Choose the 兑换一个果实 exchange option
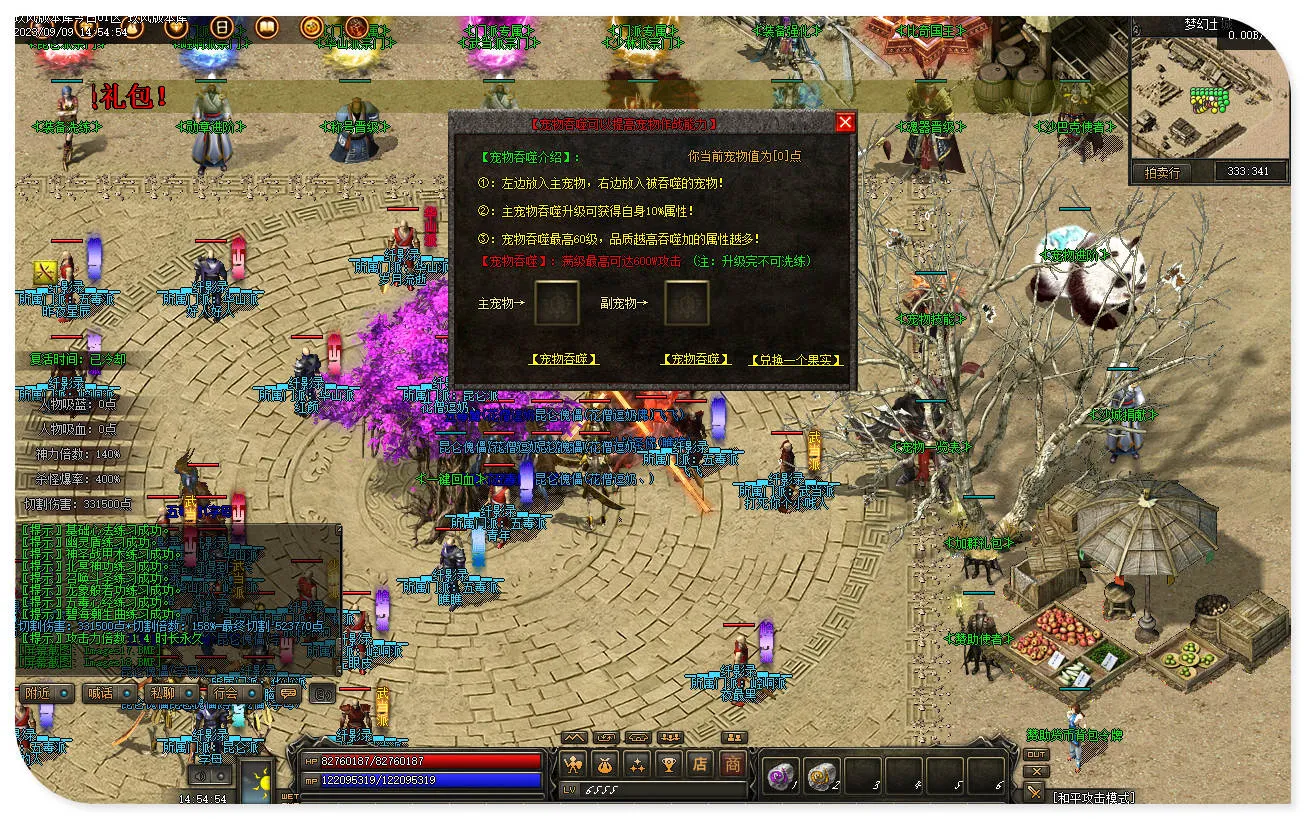This screenshot has width=1306, height=819. tap(795, 359)
